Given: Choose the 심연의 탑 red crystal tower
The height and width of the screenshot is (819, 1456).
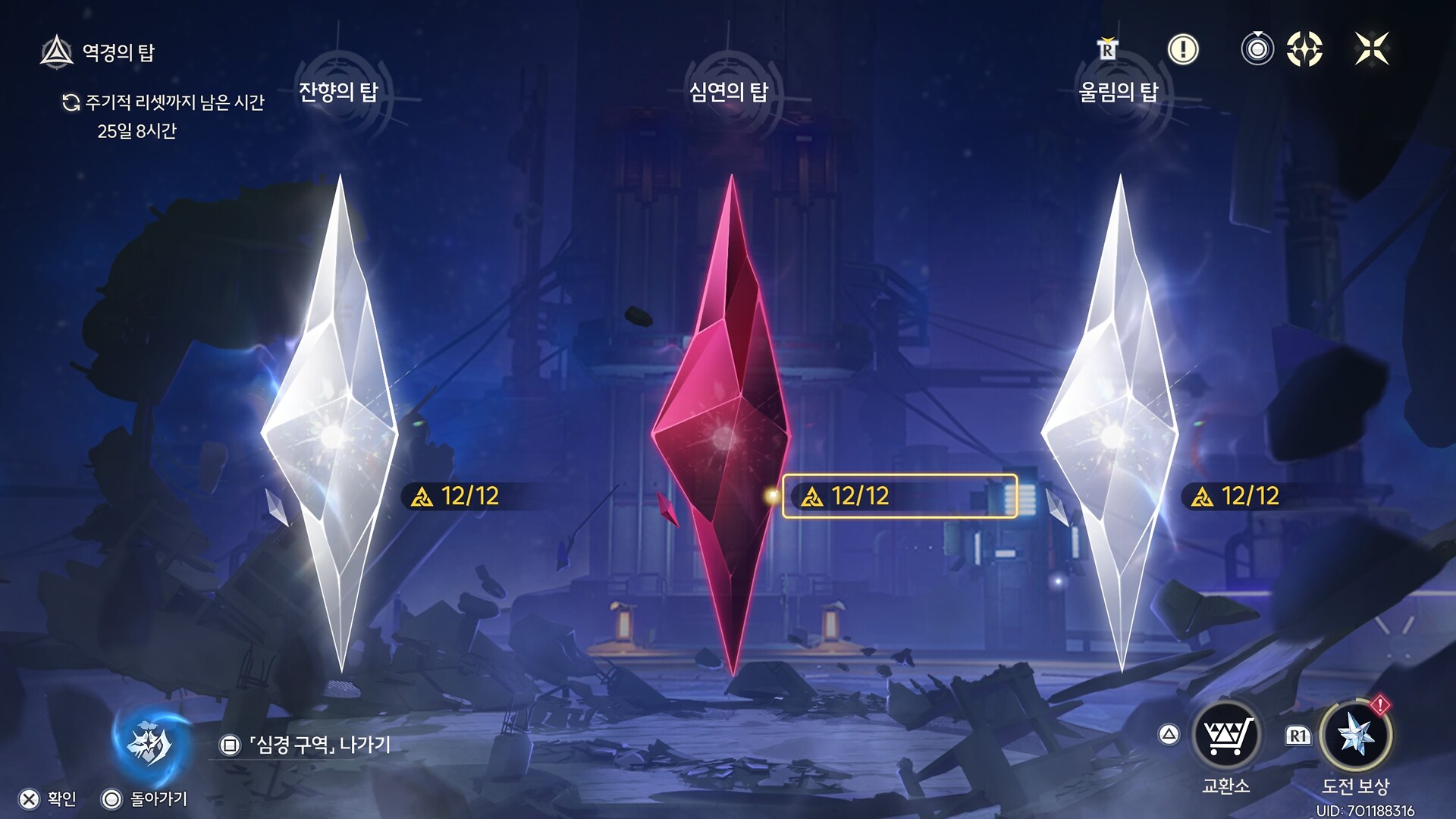Looking at the screenshot, I should point(724,425).
